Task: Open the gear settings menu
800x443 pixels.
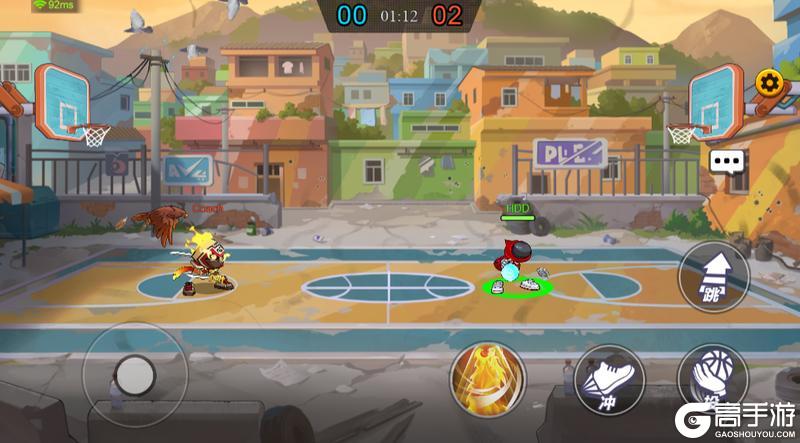Action: click(767, 82)
